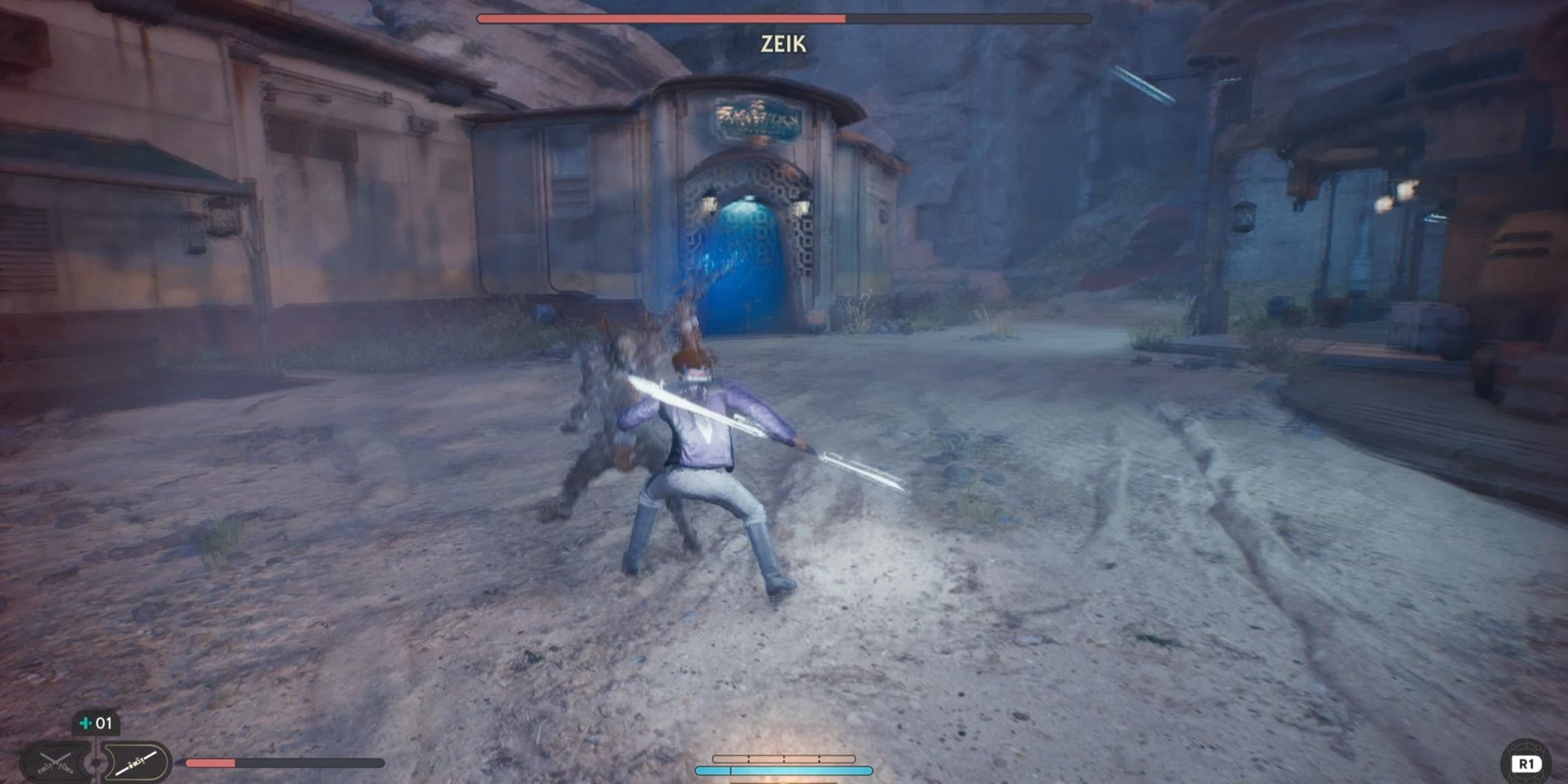This screenshot has height=784, width=1568.
Task: Click the blue Force meter bar
Action: [784, 771]
